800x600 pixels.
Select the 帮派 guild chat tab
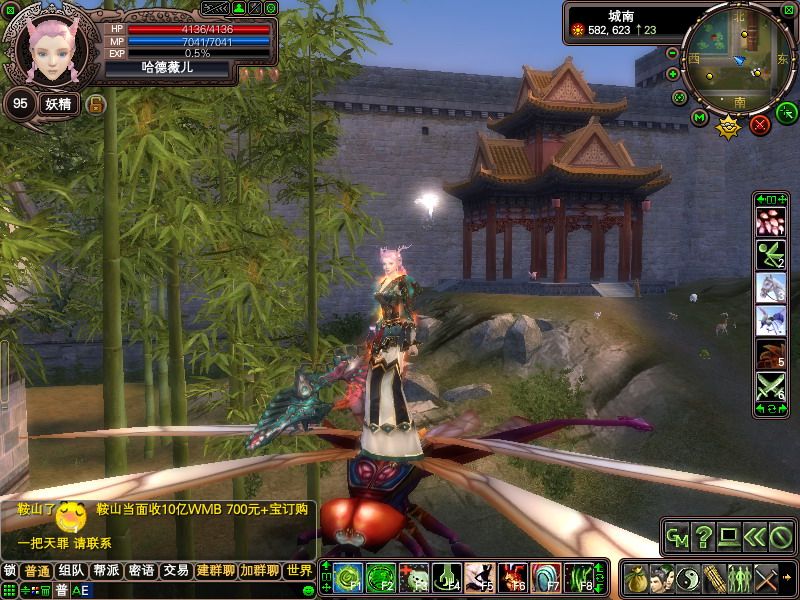pyautogui.click(x=106, y=571)
